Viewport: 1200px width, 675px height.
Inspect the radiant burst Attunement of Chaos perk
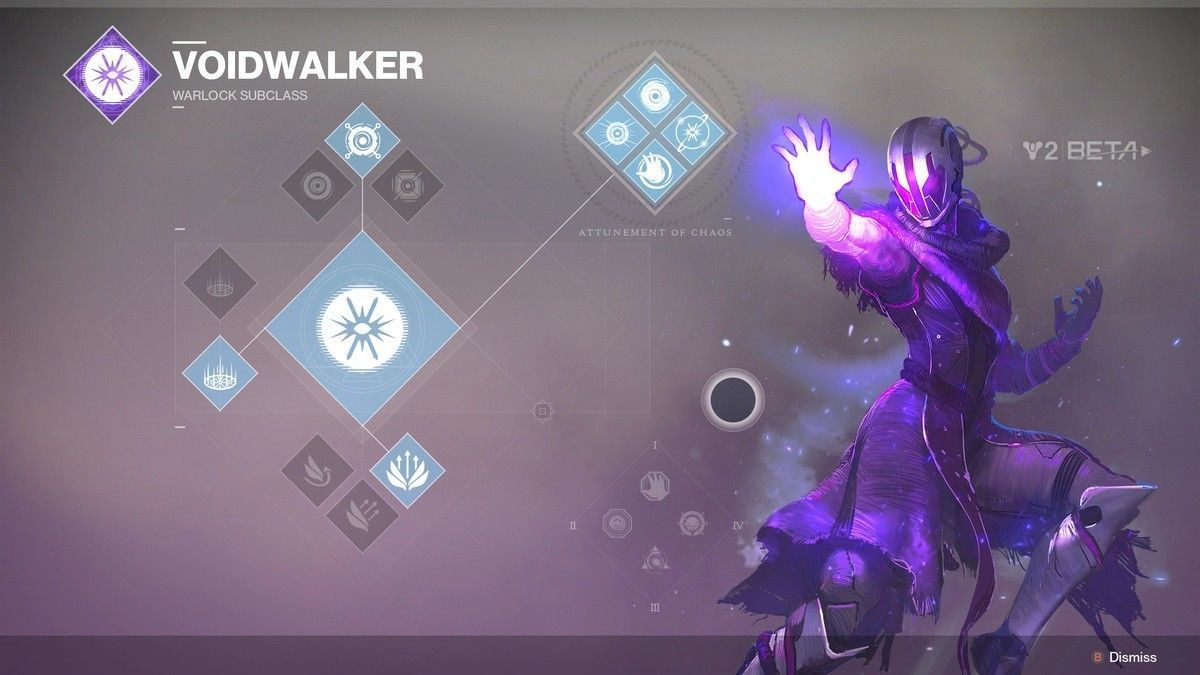tap(617, 135)
